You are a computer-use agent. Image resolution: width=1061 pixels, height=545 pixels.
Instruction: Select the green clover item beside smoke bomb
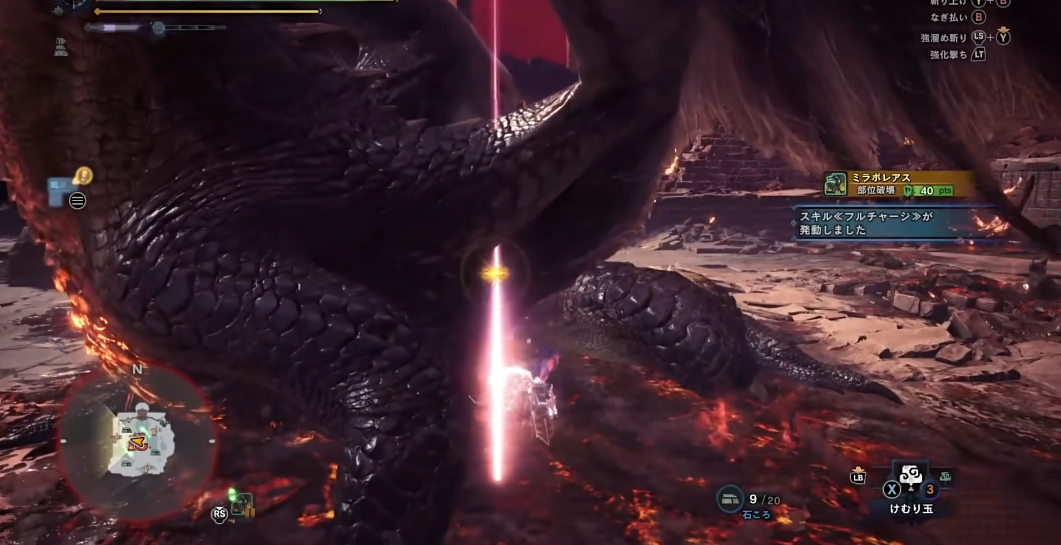945,476
